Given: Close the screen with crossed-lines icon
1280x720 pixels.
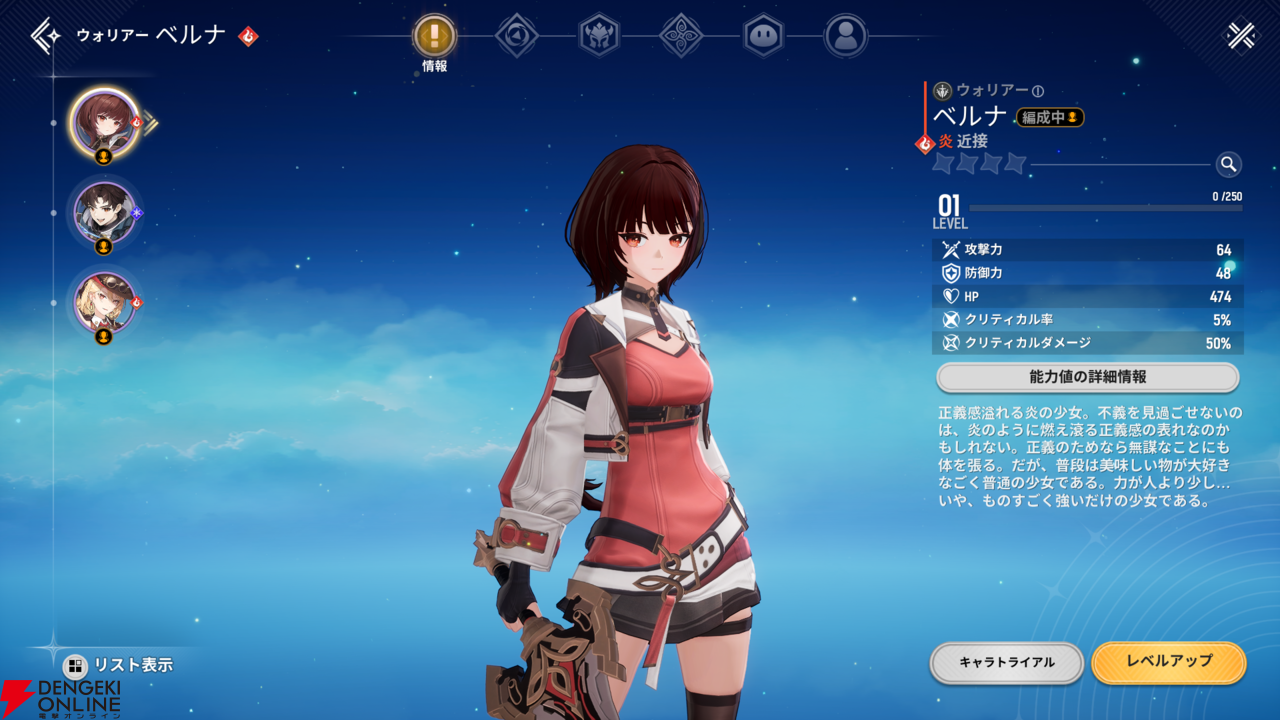Looking at the screenshot, I should pyautogui.click(x=1241, y=36).
